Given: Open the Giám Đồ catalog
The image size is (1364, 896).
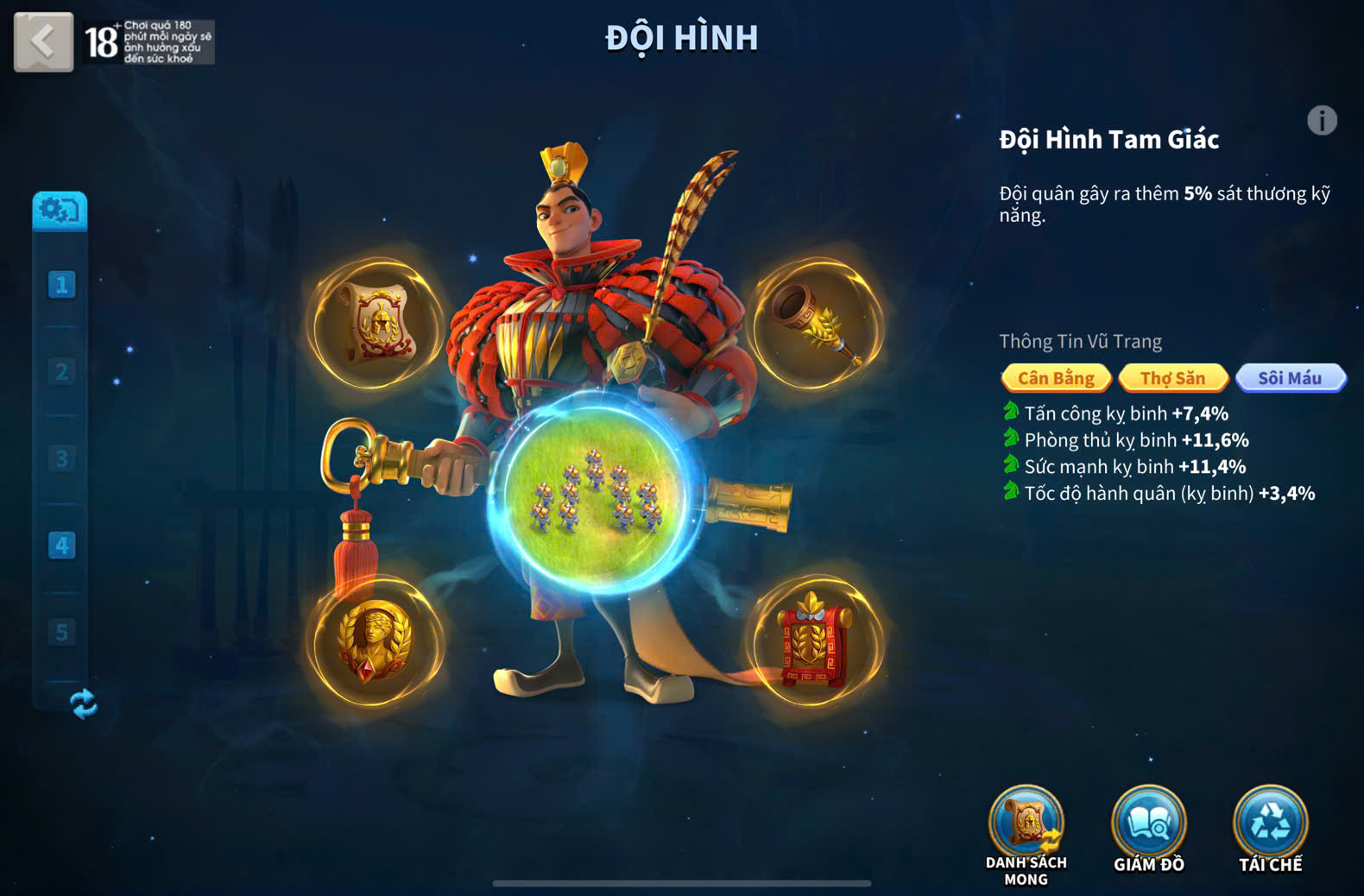Looking at the screenshot, I should pos(1148,826).
